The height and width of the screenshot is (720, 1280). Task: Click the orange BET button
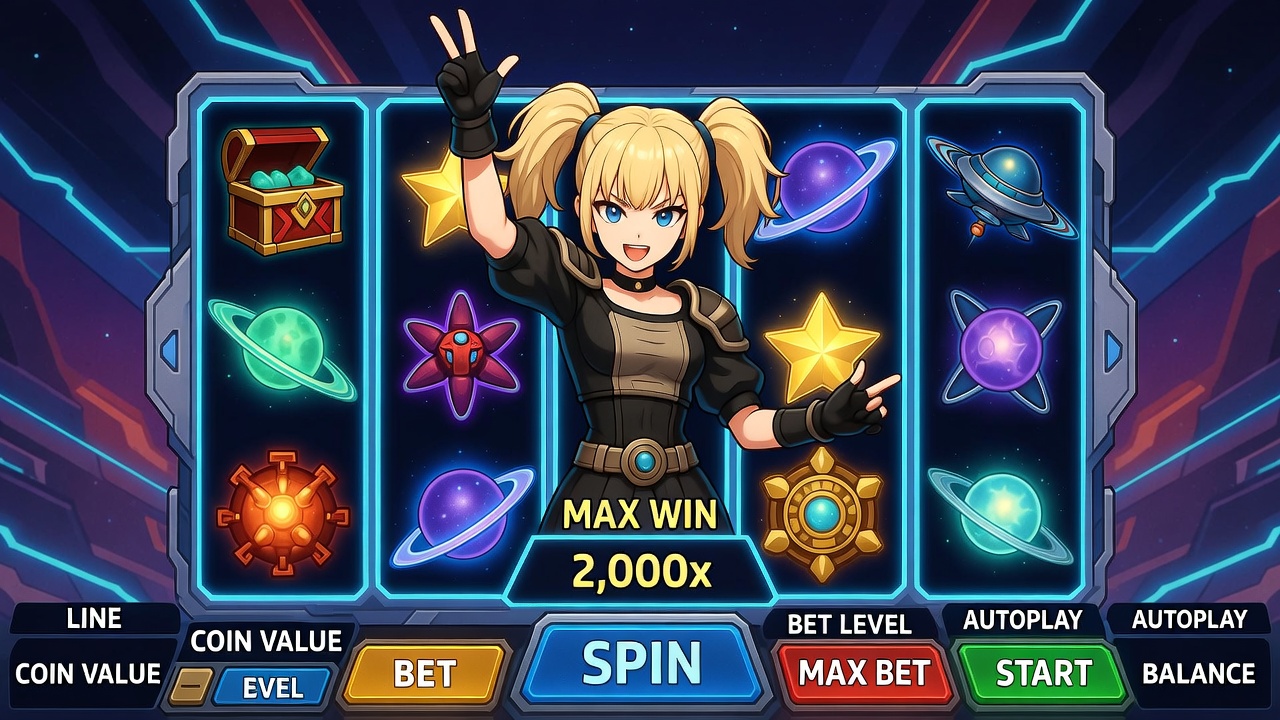[425, 674]
